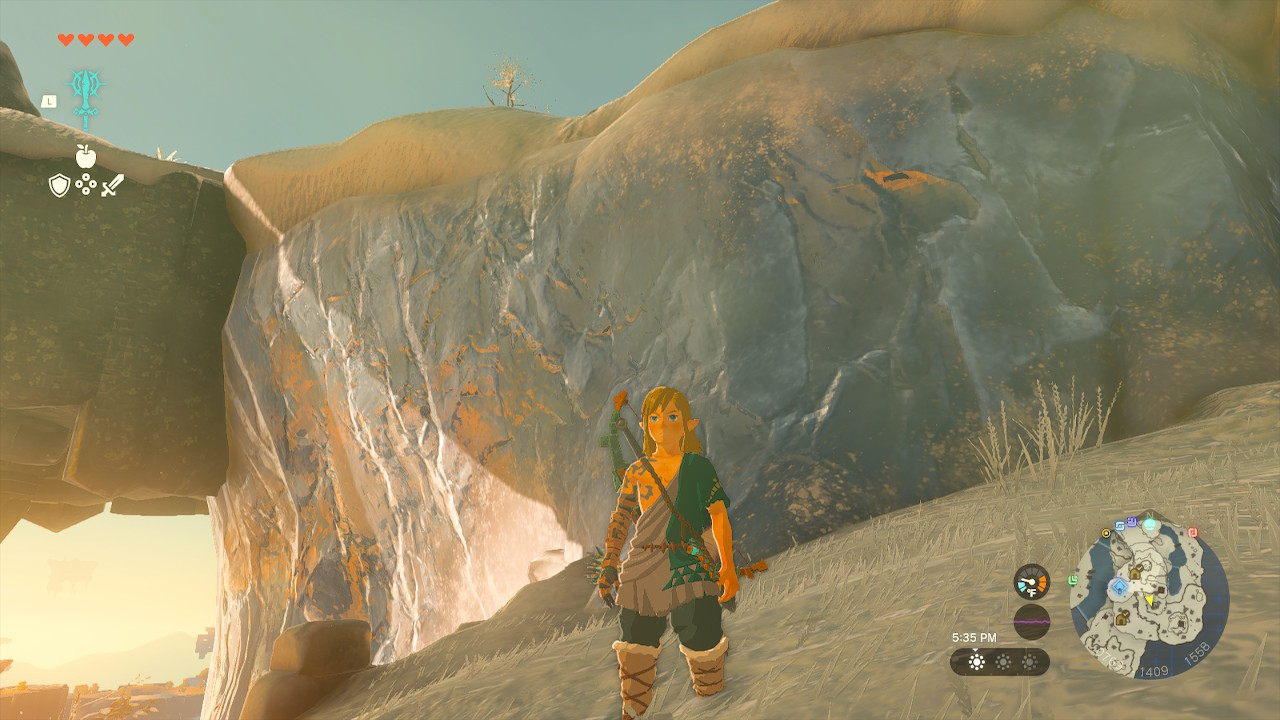The height and width of the screenshot is (720, 1280).
Task: Click the apple food item icon
Action: click(x=86, y=156)
